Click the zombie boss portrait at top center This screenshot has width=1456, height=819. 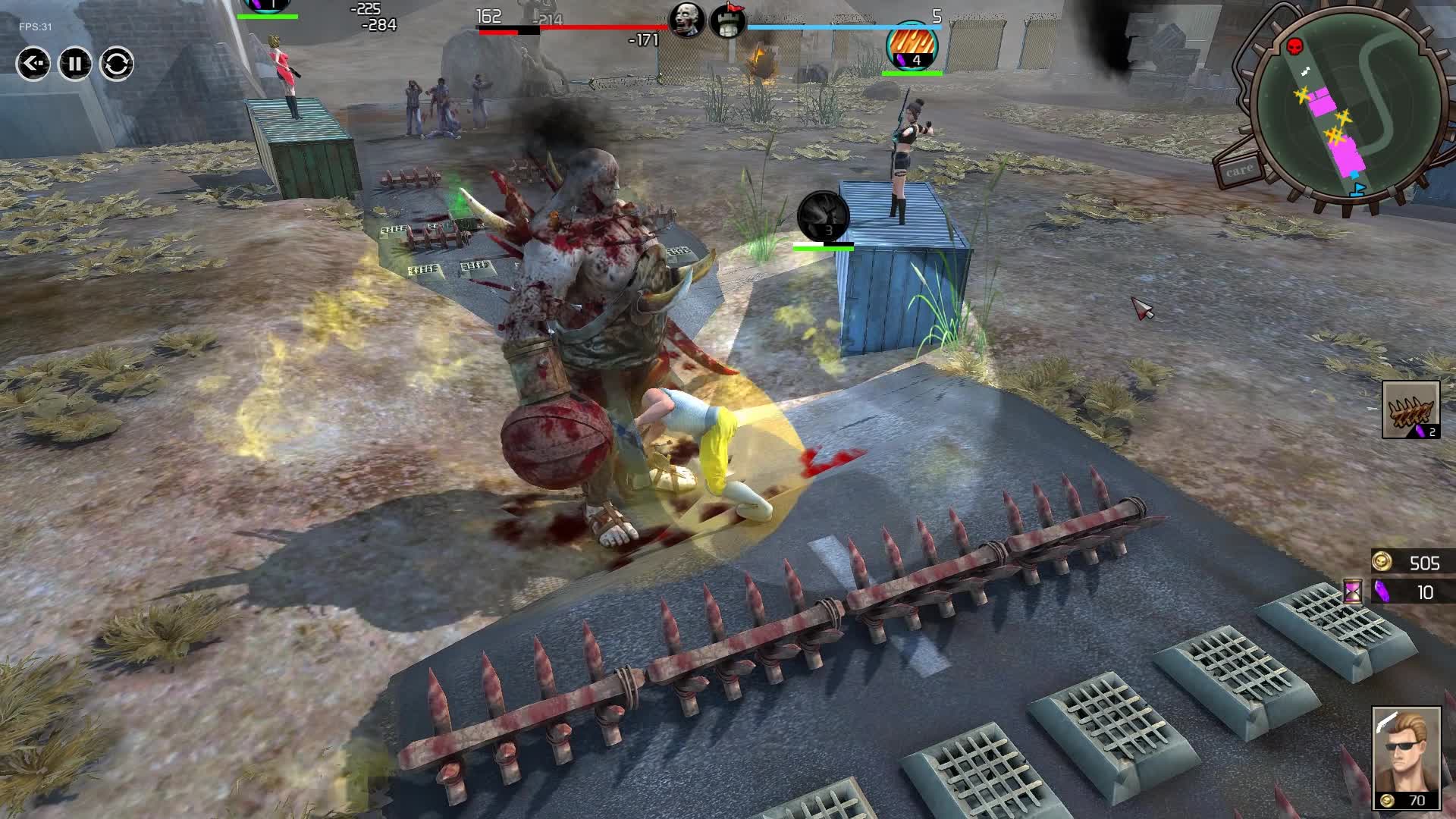tap(687, 20)
